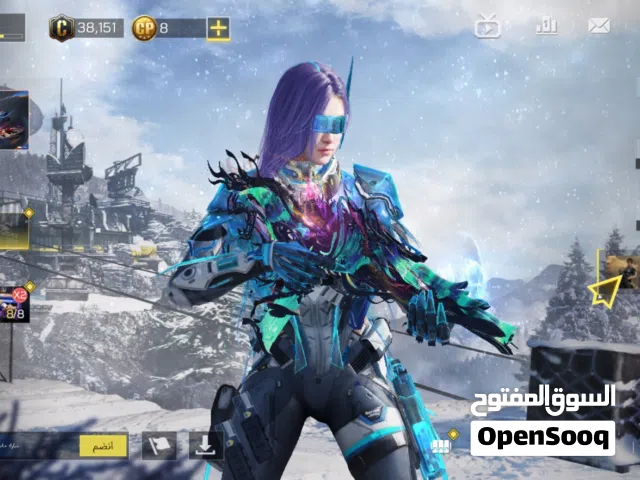Open the download arrow button
The width and height of the screenshot is (640, 480).
click(205, 446)
